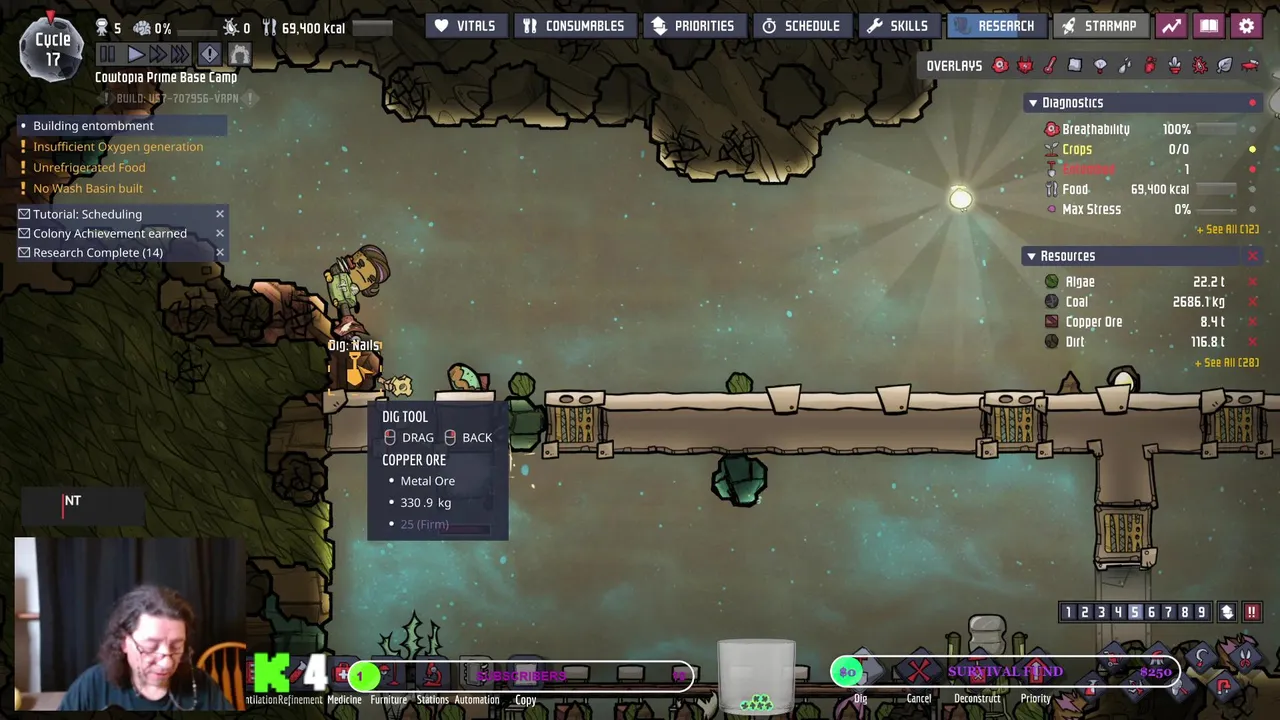Open the Consumables menu
1280x720 pixels.
tap(573, 26)
